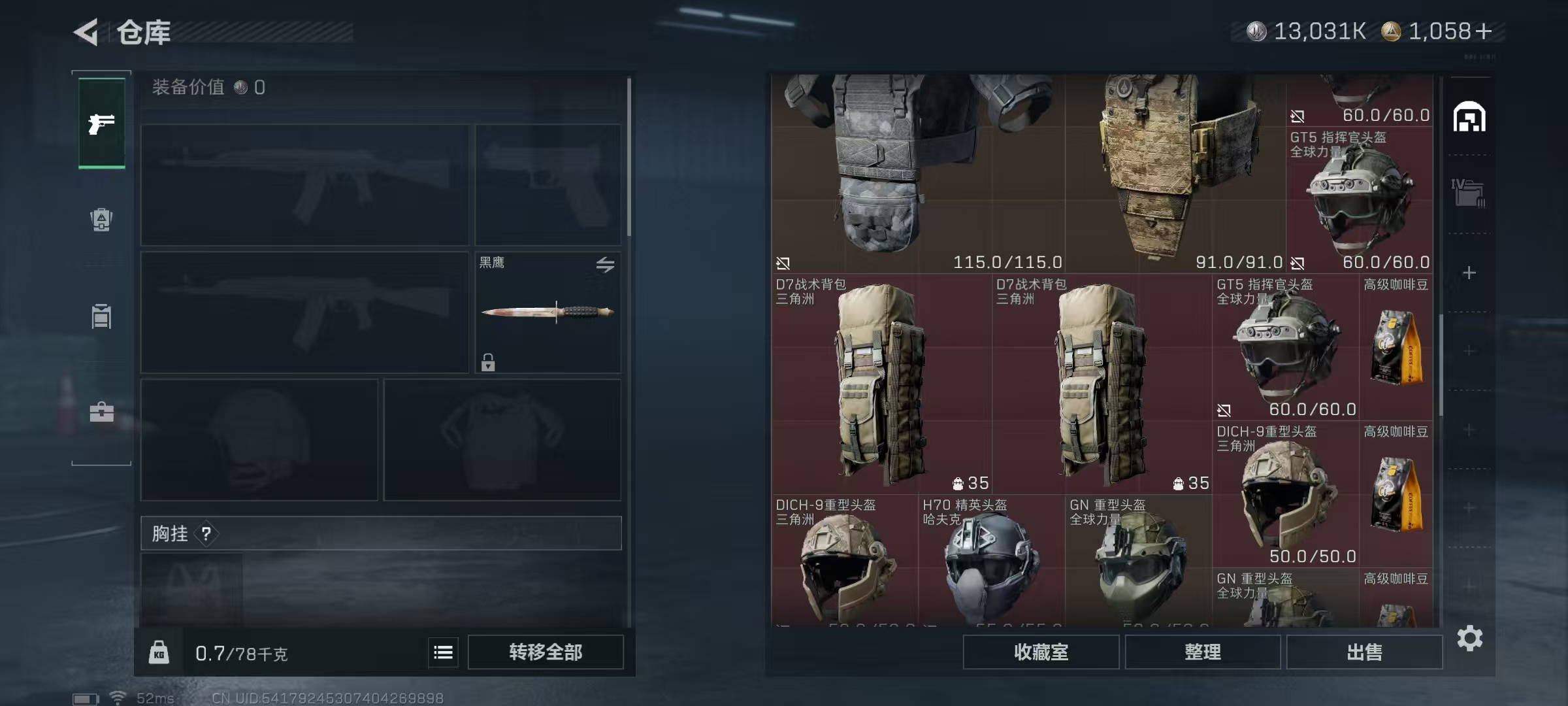Open stash settings gear icon
This screenshot has width=1568, height=706.
[x=1469, y=638]
